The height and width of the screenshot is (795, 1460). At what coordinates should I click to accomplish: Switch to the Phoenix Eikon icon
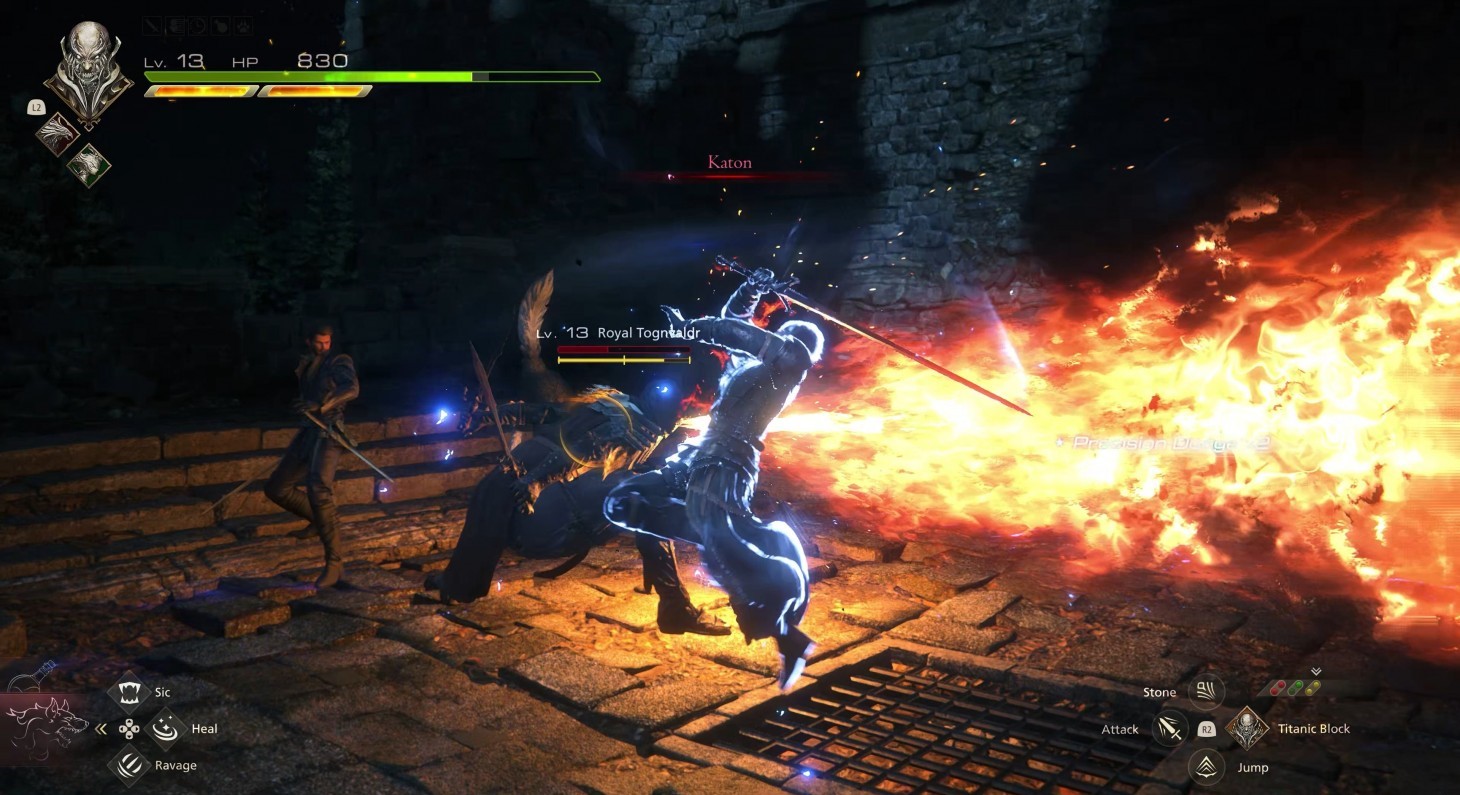click(x=58, y=134)
